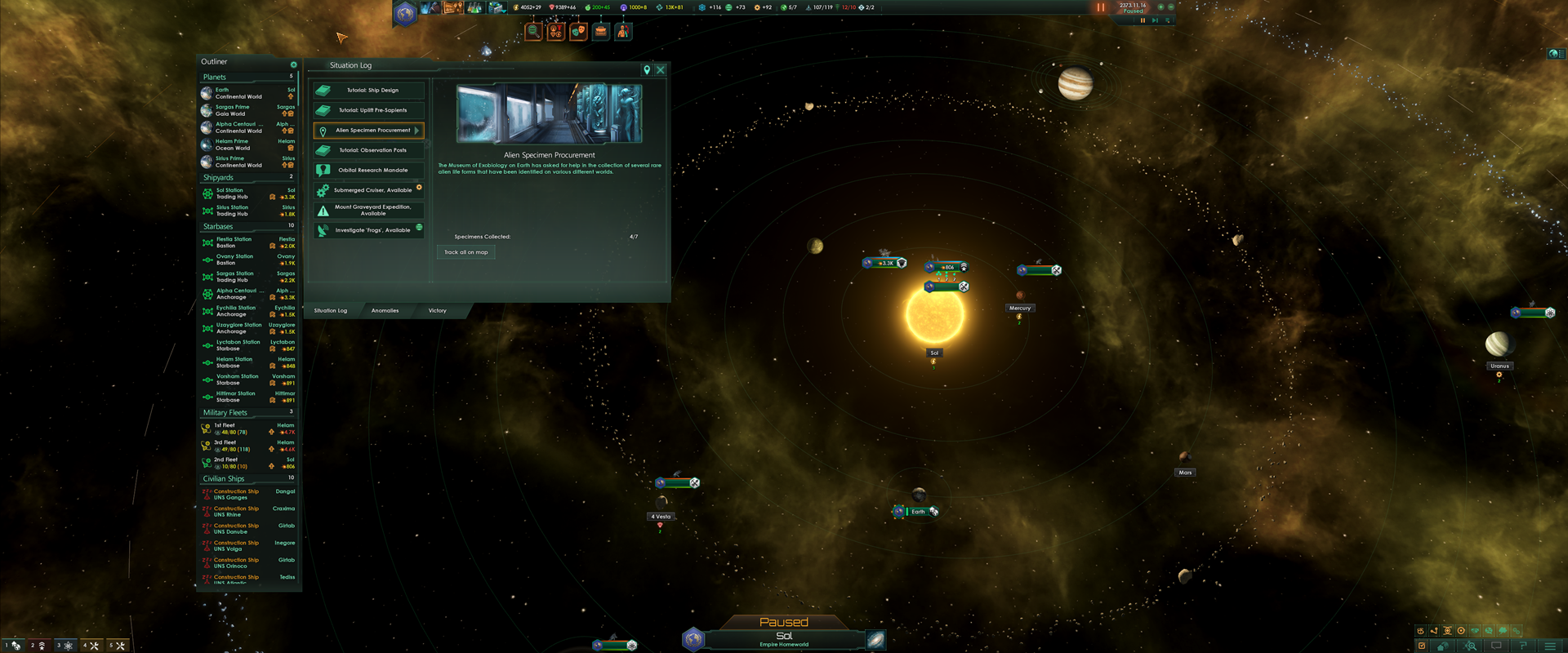
Task: Select Mount Graveyard Expedition project
Action: click(369, 211)
